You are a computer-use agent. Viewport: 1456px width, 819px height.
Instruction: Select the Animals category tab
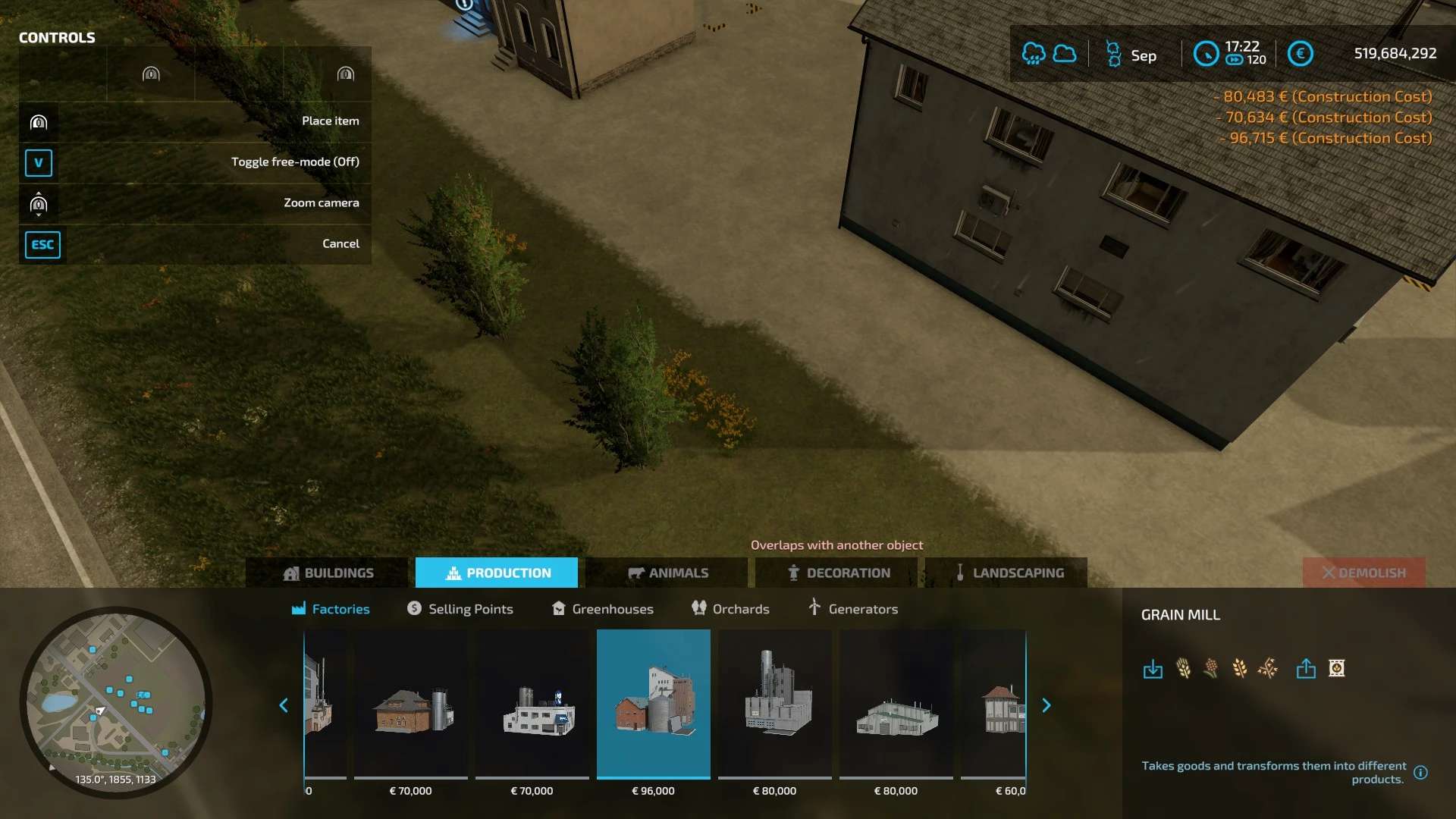click(x=667, y=573)
